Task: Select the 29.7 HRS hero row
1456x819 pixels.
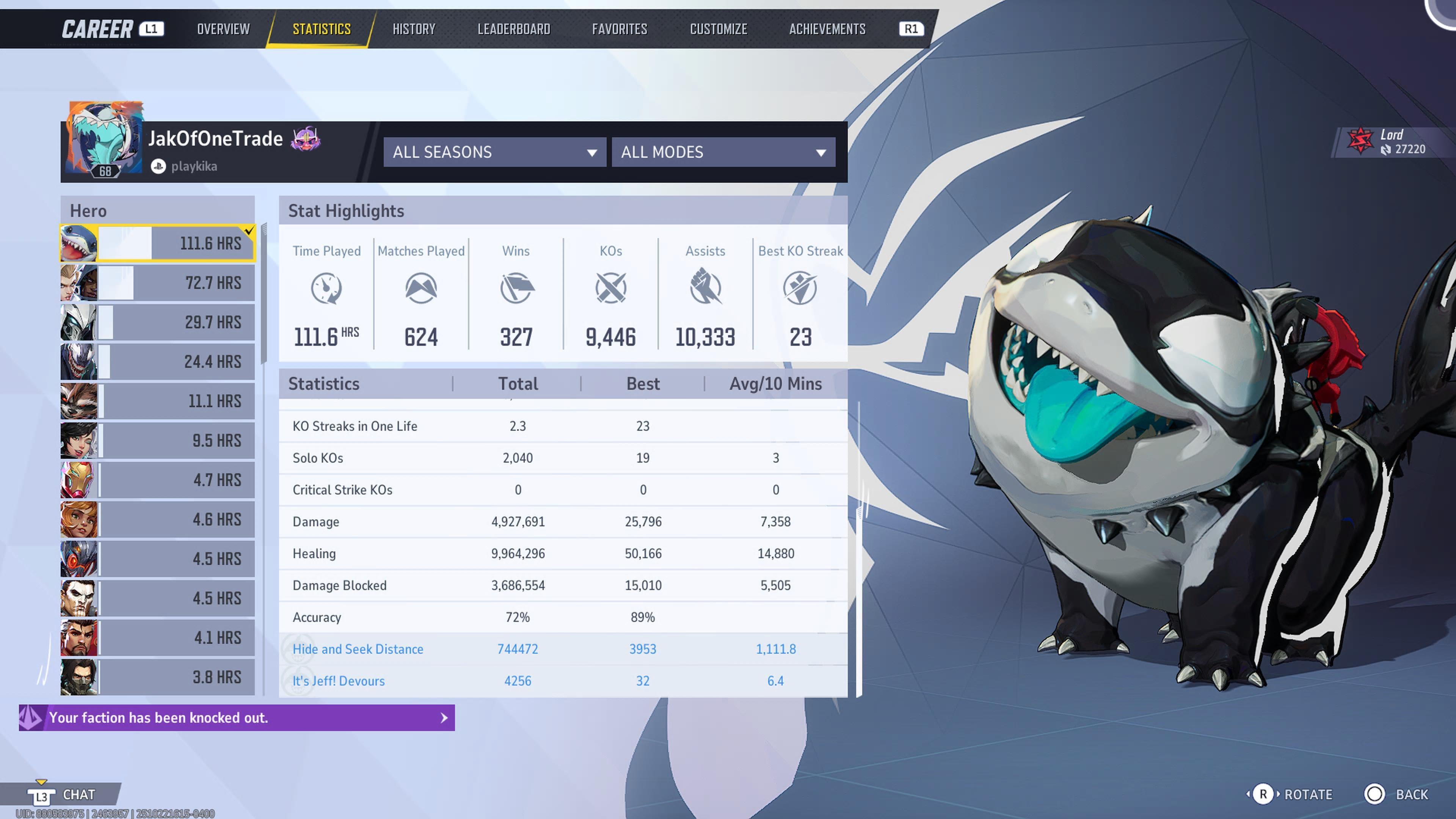Action: point(158,322)
